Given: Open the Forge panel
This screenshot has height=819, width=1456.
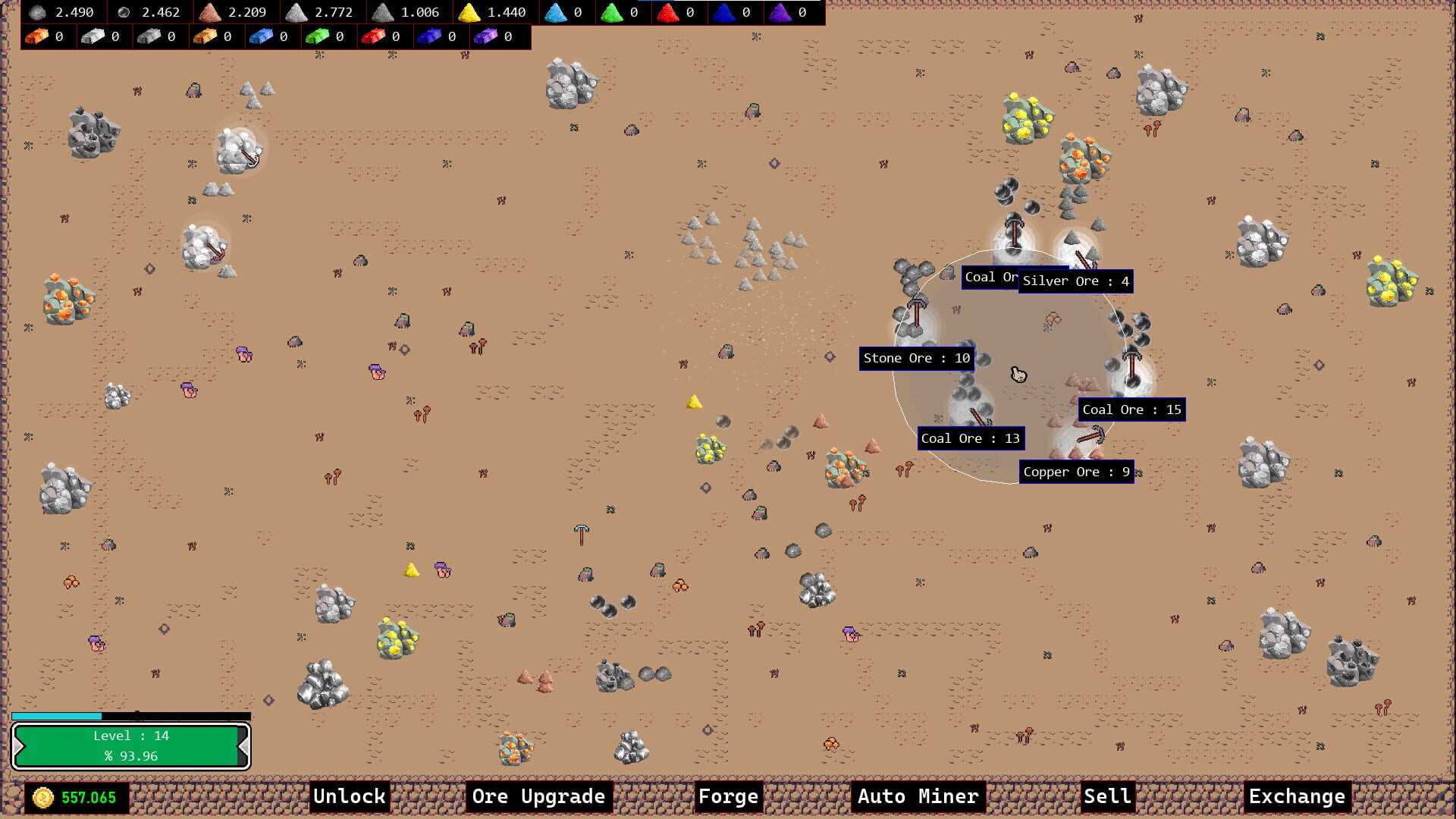Looking at the screenshot, I should tap(727, 797).
